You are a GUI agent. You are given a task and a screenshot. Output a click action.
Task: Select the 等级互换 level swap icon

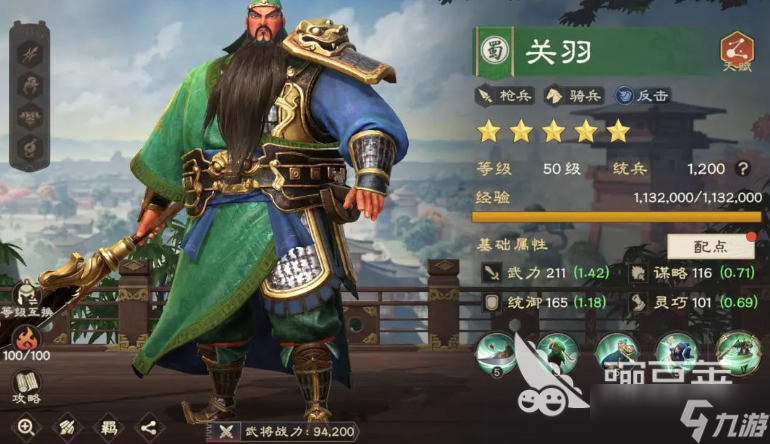click(27, 297)
